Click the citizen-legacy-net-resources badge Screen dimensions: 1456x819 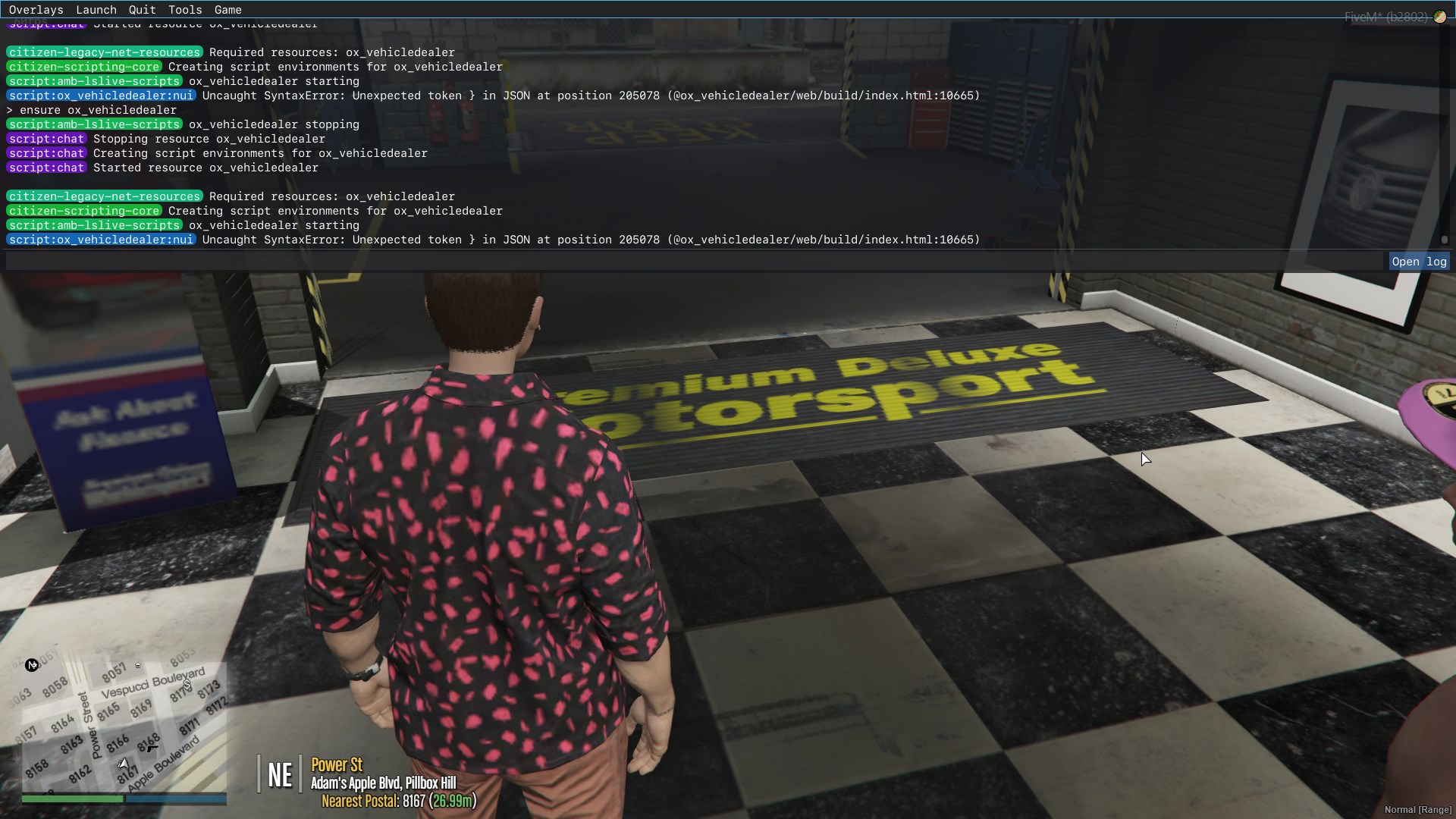[x=103, y=52]
